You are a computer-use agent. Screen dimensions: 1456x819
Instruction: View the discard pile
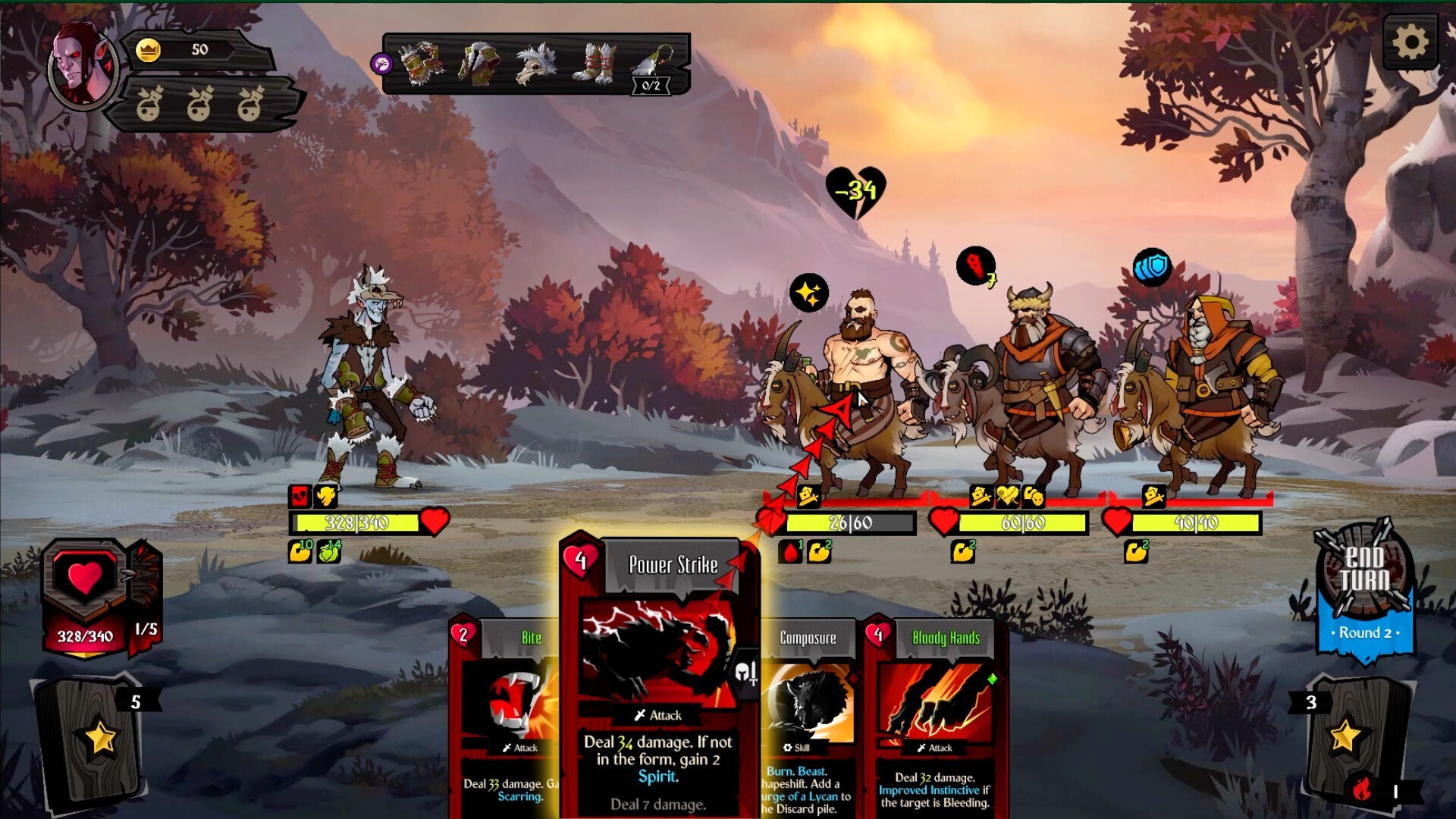pyautogui.click(x=1357, y=739)
